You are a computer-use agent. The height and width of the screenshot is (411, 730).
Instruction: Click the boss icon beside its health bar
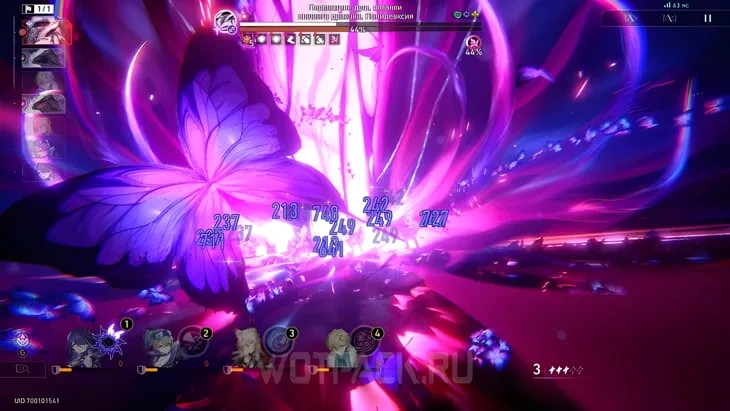[225, 18]
